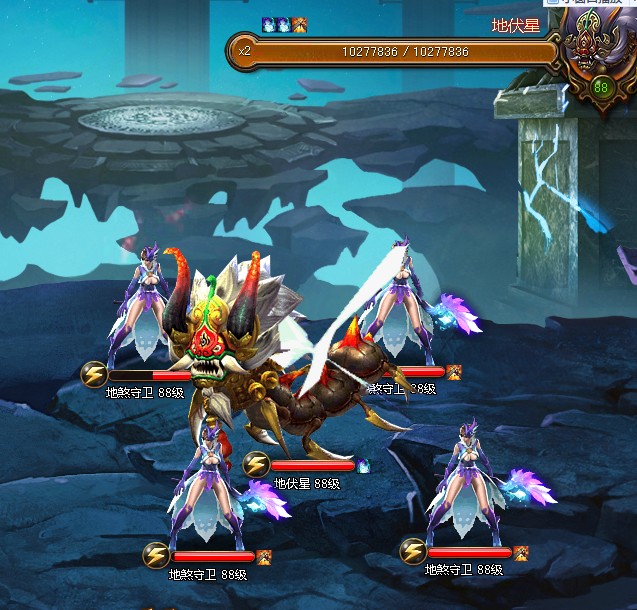Select the lightning icon beside 地伏星 88级
Screen dimensions: 637x610
[x=256, y=464]
